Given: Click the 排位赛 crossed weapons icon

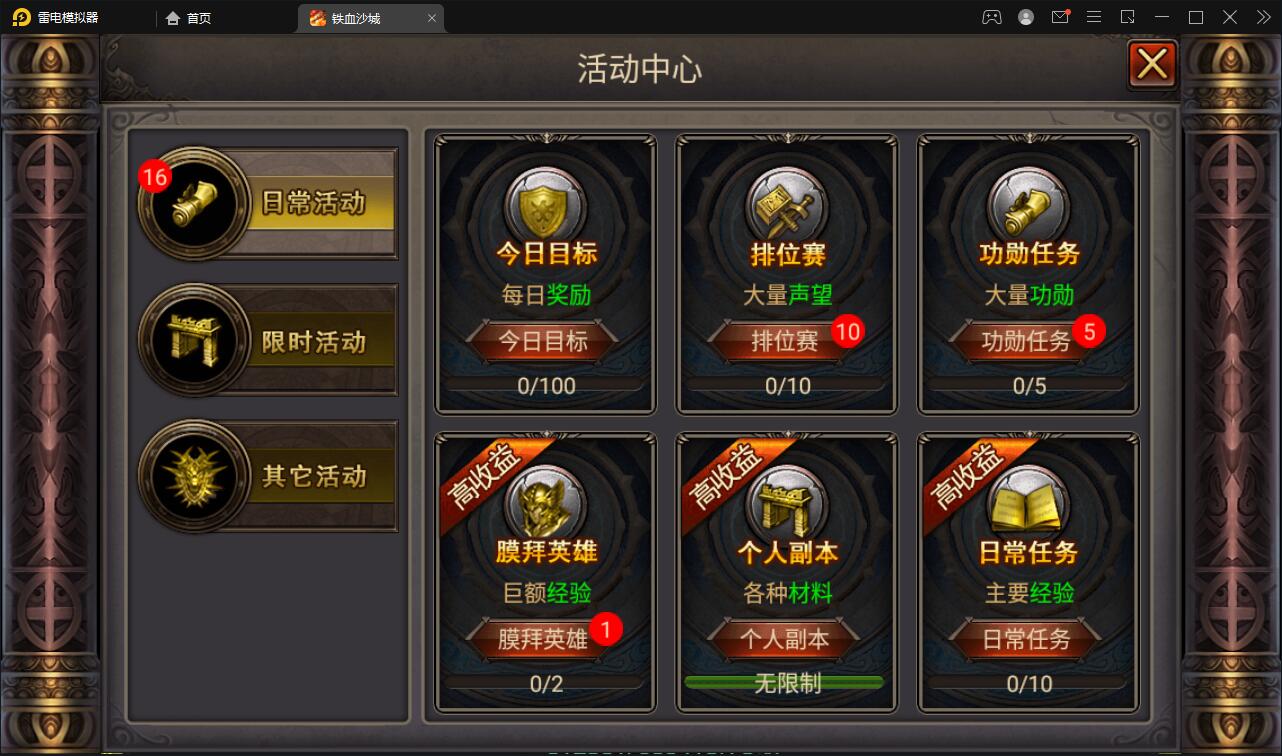Looking at the screenshot, I should [786, 202].
